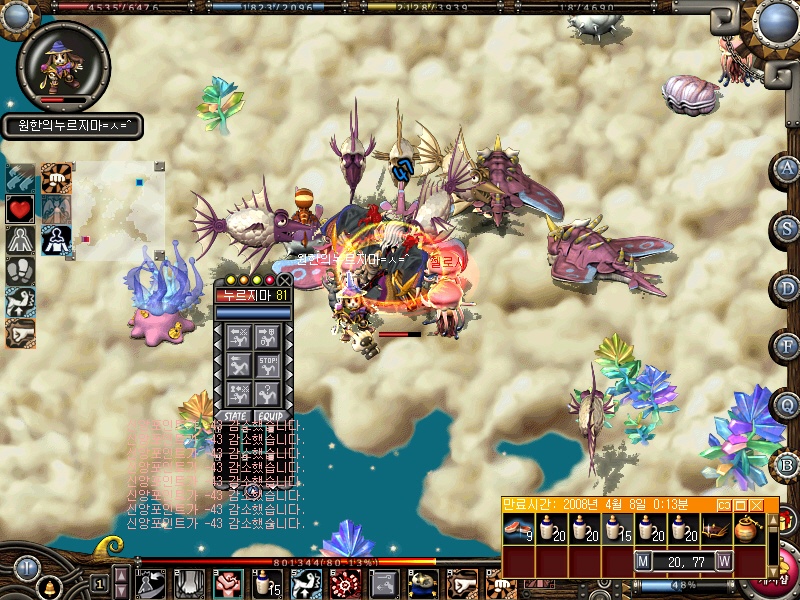Close the item inventory window

758,505
